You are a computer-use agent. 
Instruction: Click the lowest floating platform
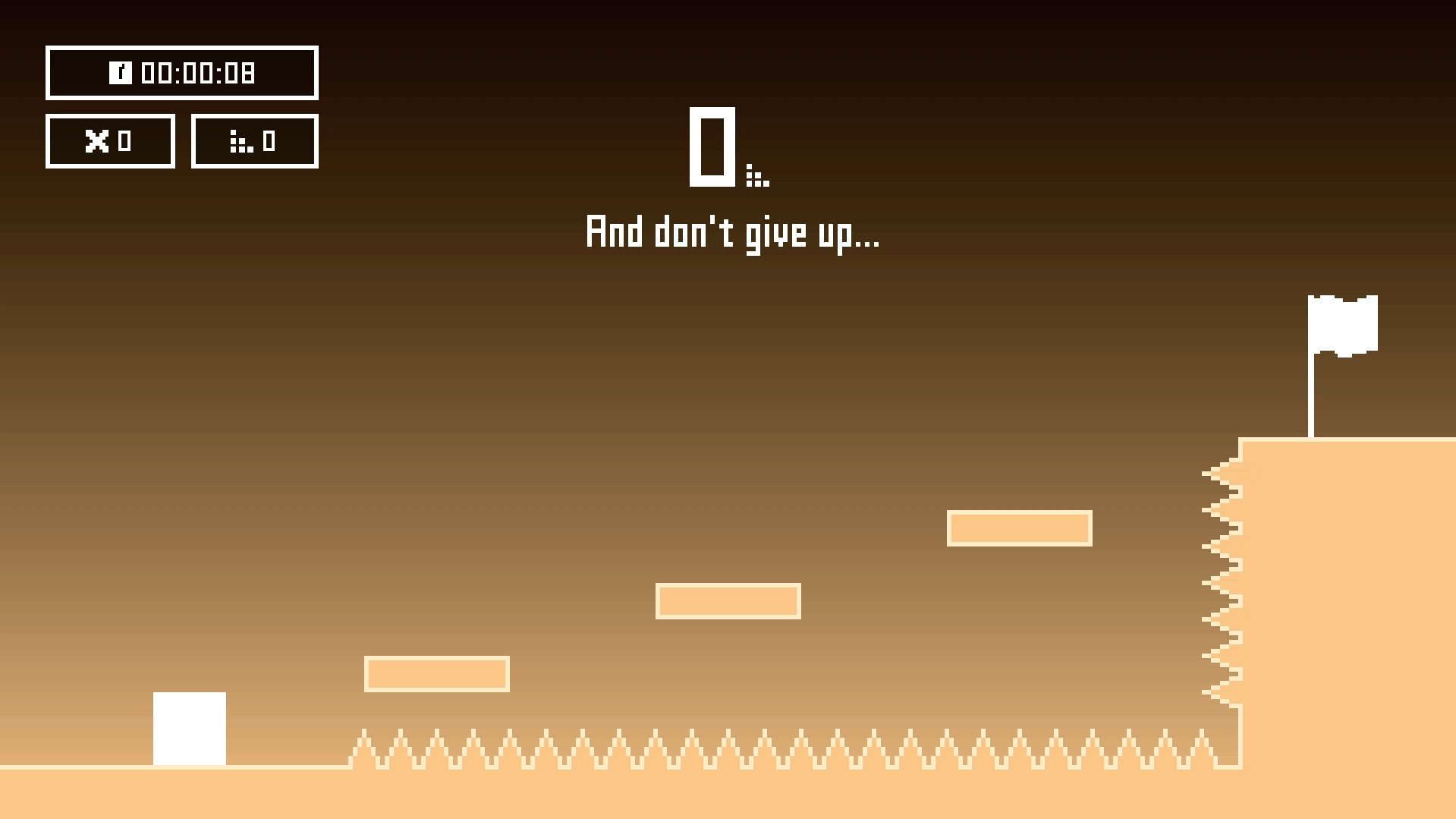point(437,673)
